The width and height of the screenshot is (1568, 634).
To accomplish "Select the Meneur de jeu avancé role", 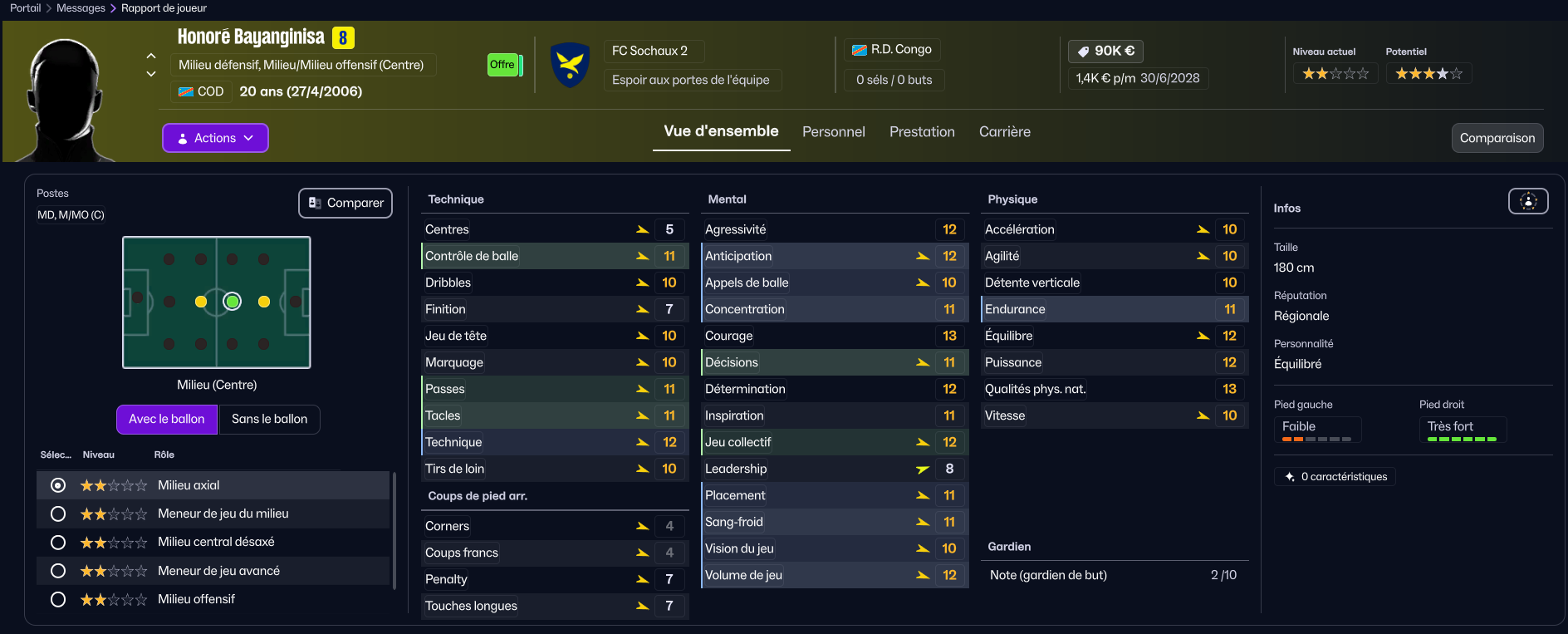I will pyautogui.click(x=58, y=571).
